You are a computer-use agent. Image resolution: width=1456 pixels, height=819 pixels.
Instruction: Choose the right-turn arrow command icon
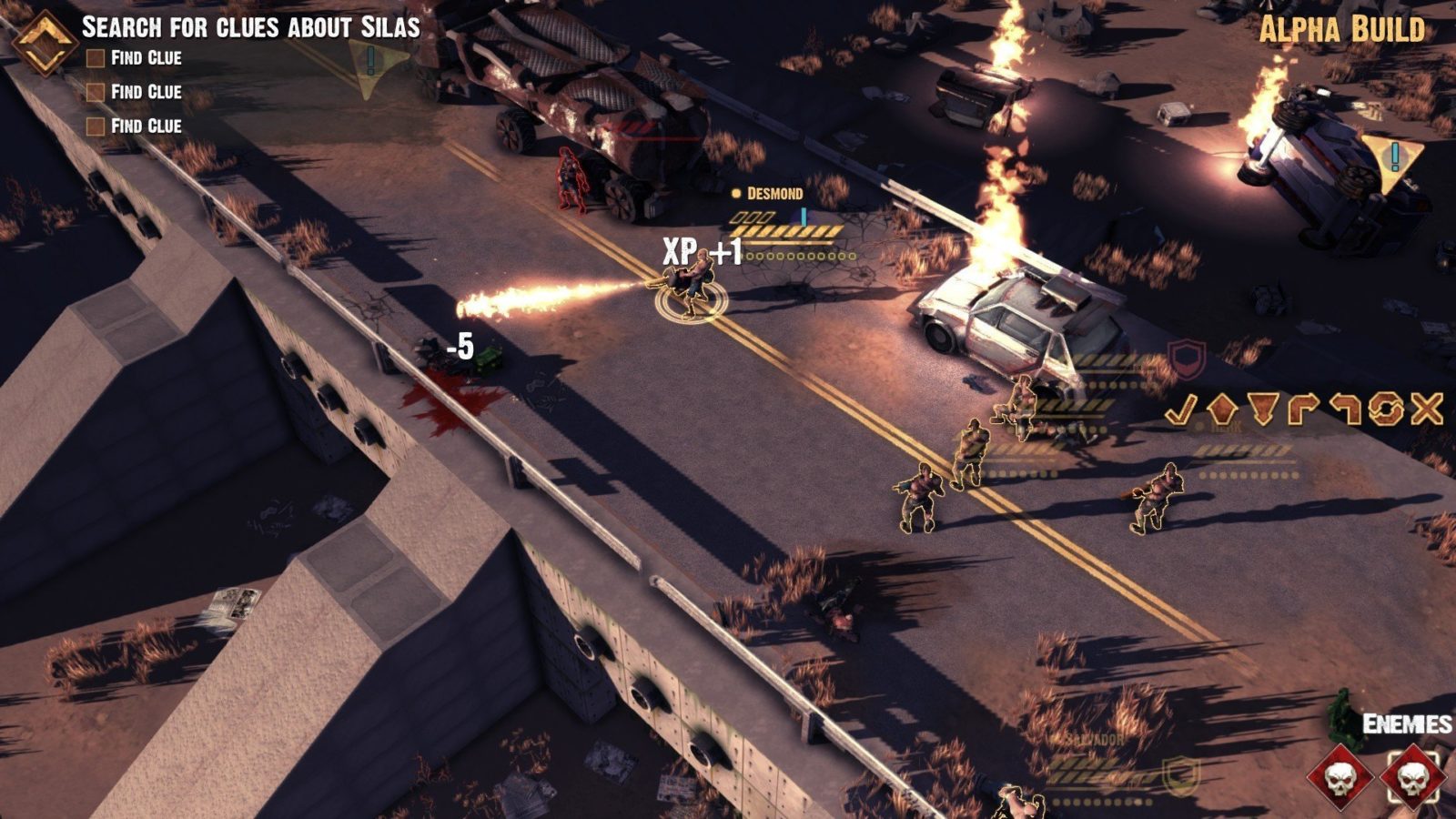(1304, 410)
